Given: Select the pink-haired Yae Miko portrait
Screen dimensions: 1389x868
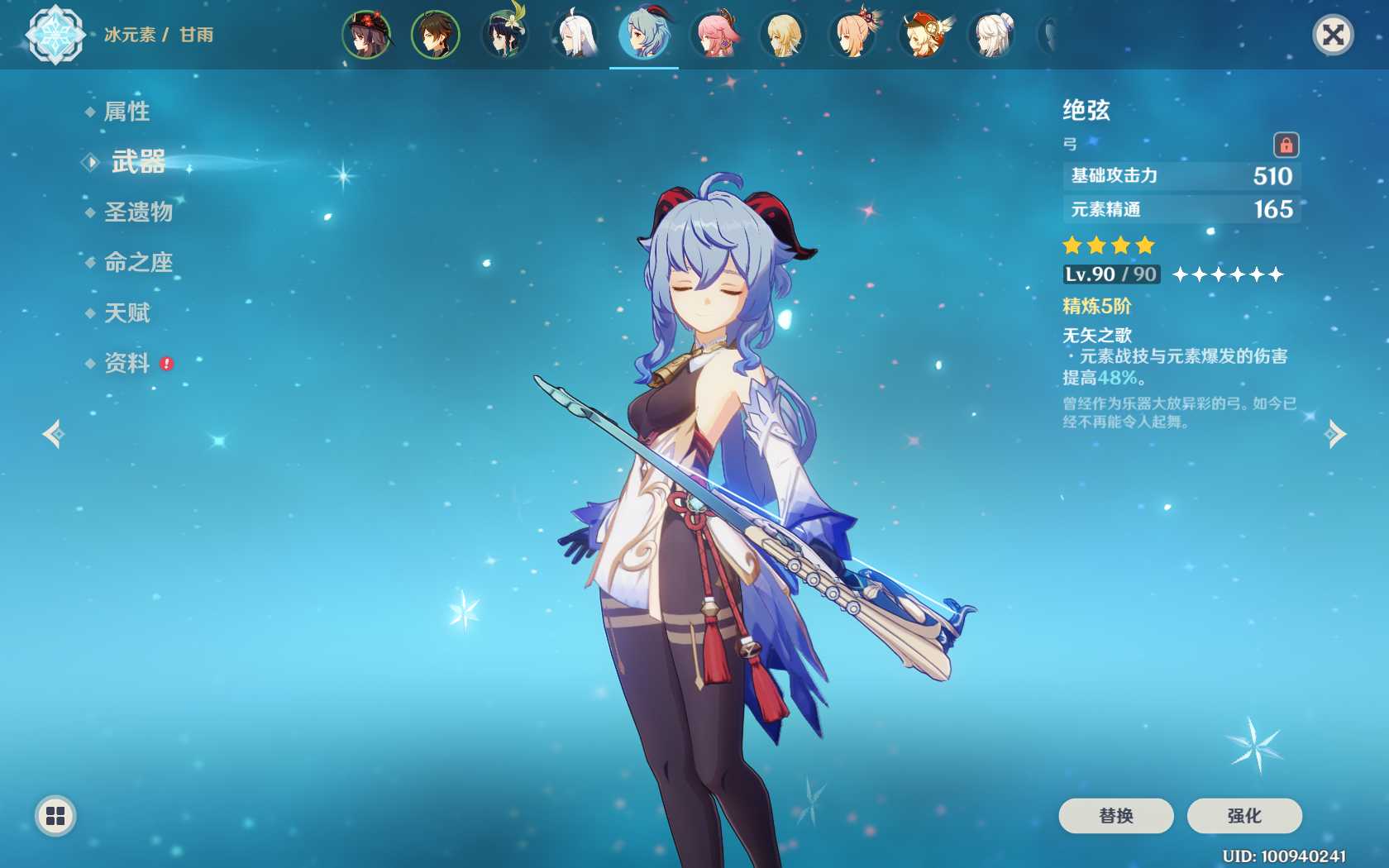Looking at the screenshot, I should point(714,35).
